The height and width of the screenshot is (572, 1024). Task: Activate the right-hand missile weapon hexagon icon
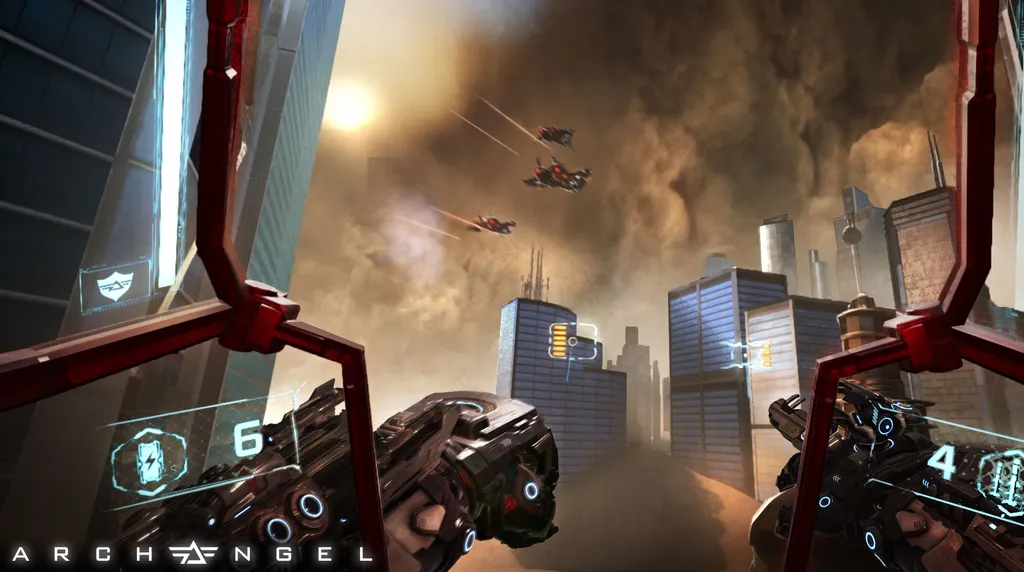tap(1003, 473)
